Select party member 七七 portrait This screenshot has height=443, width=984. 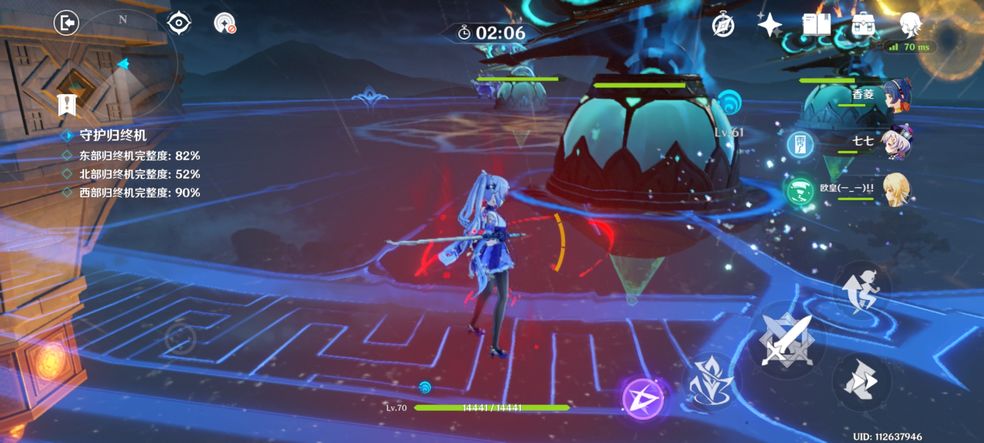(x=895, y=142)
